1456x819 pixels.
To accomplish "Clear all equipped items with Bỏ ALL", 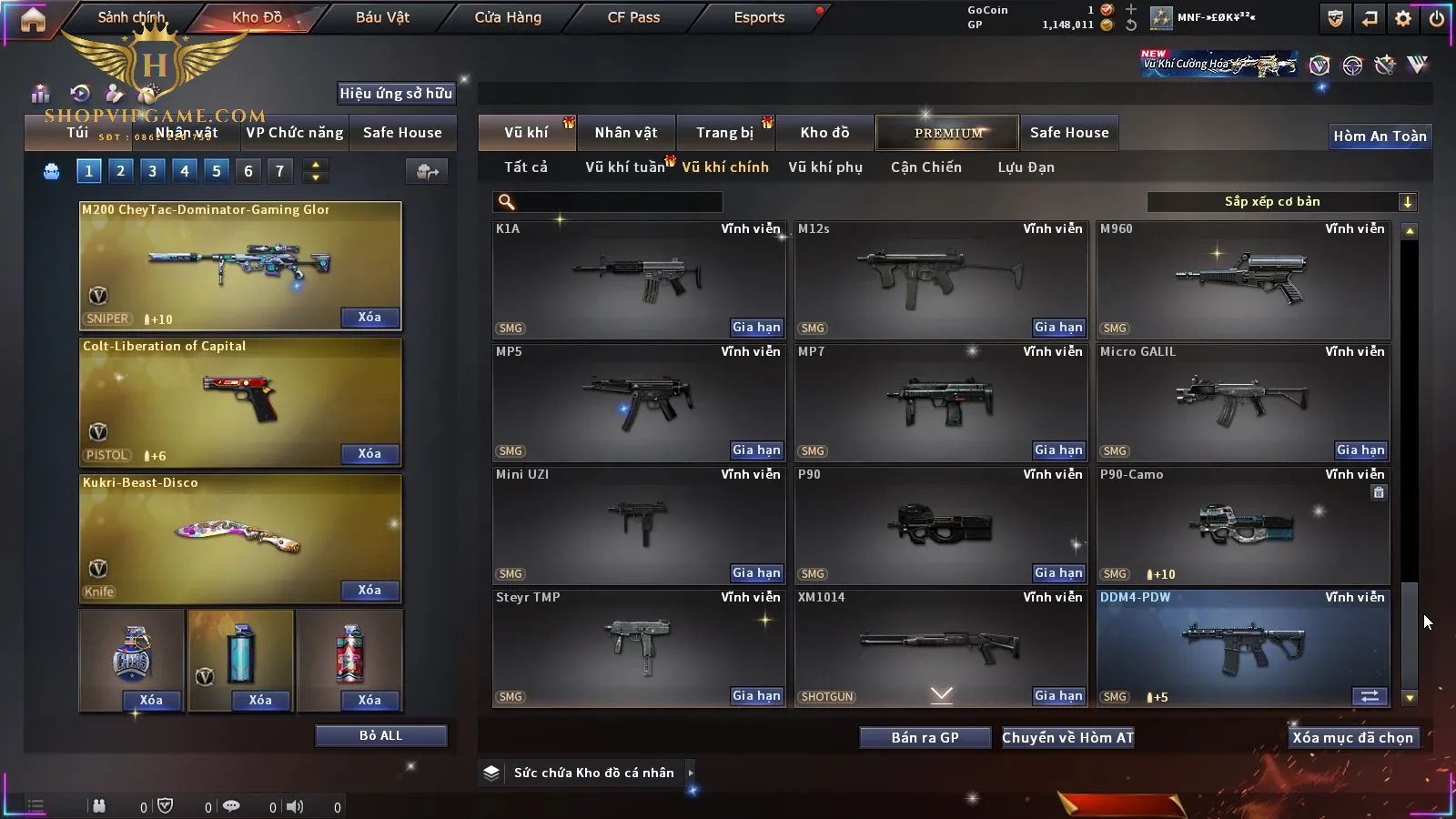I will tap(380, 735).
